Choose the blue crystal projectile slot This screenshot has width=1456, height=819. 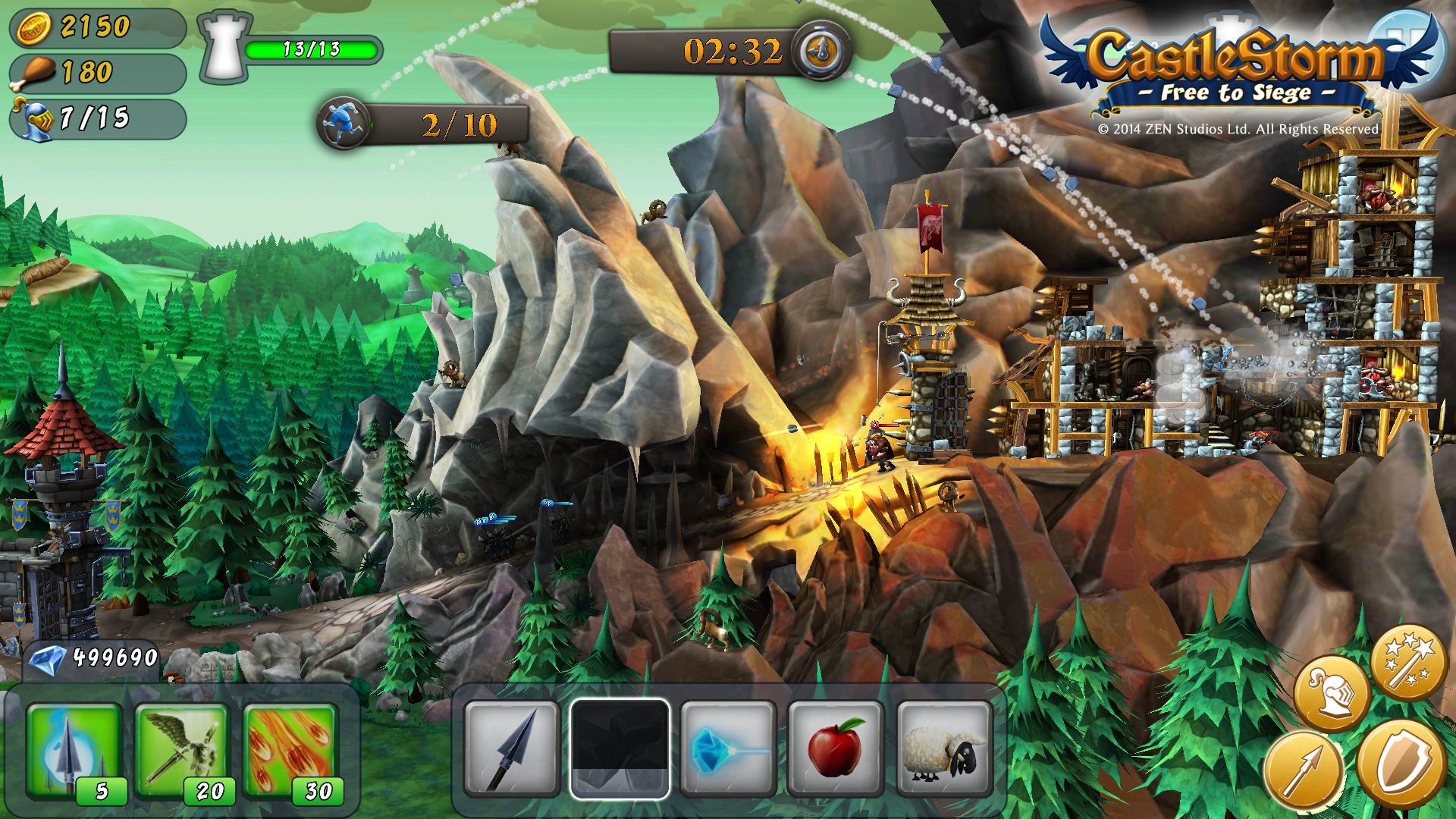point(728,749)
